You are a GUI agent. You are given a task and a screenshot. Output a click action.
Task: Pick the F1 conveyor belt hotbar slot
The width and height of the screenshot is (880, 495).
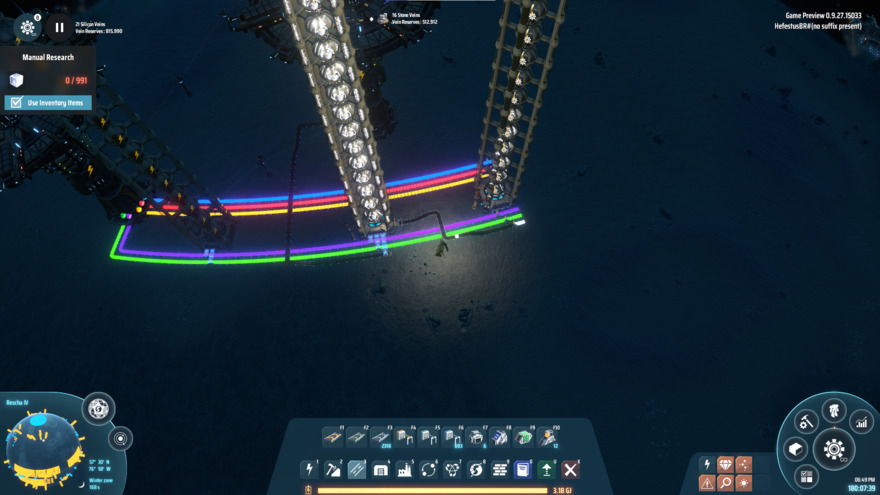[333, 437]
